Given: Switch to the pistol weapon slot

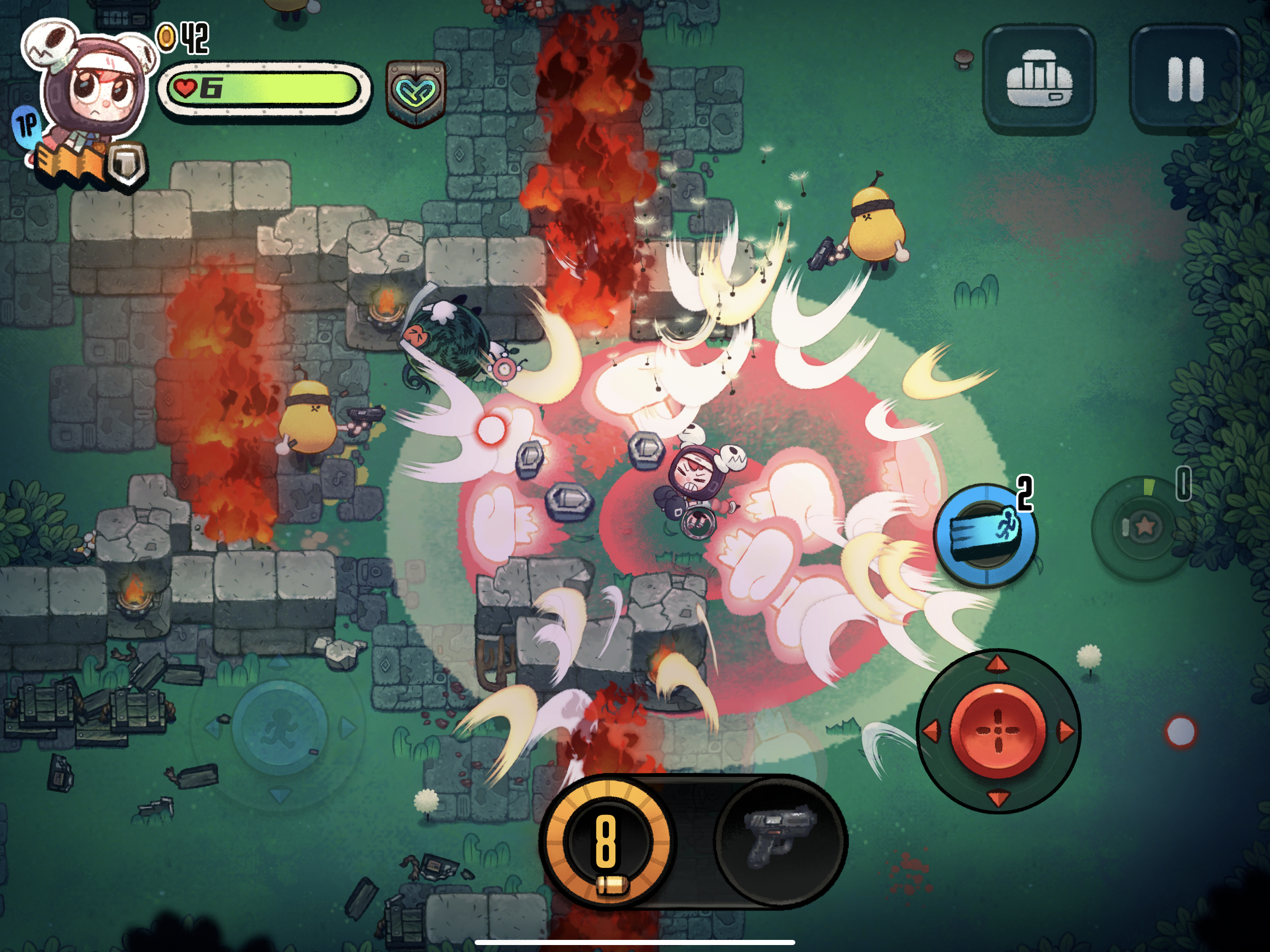Looking at the screenshot, I should (779, 840).
